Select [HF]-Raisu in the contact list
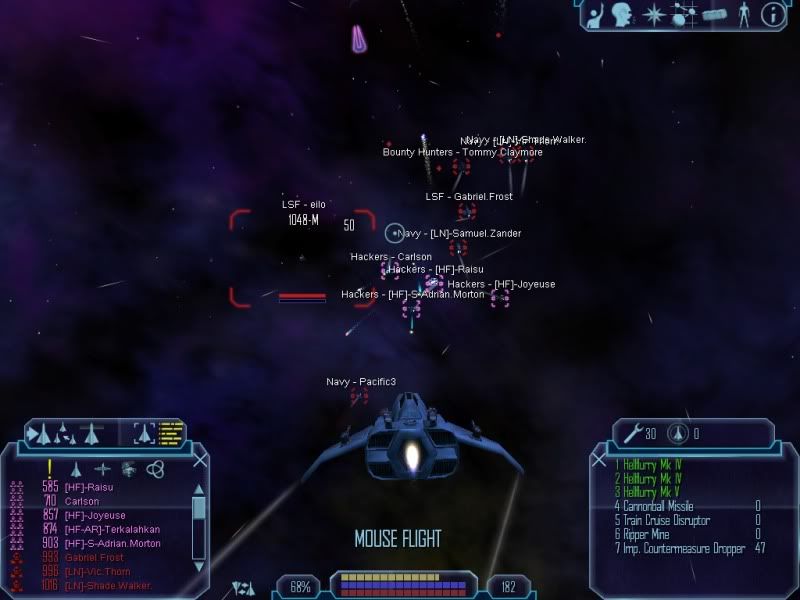Screen dimensions: 800x600 [x=88, y=487]
